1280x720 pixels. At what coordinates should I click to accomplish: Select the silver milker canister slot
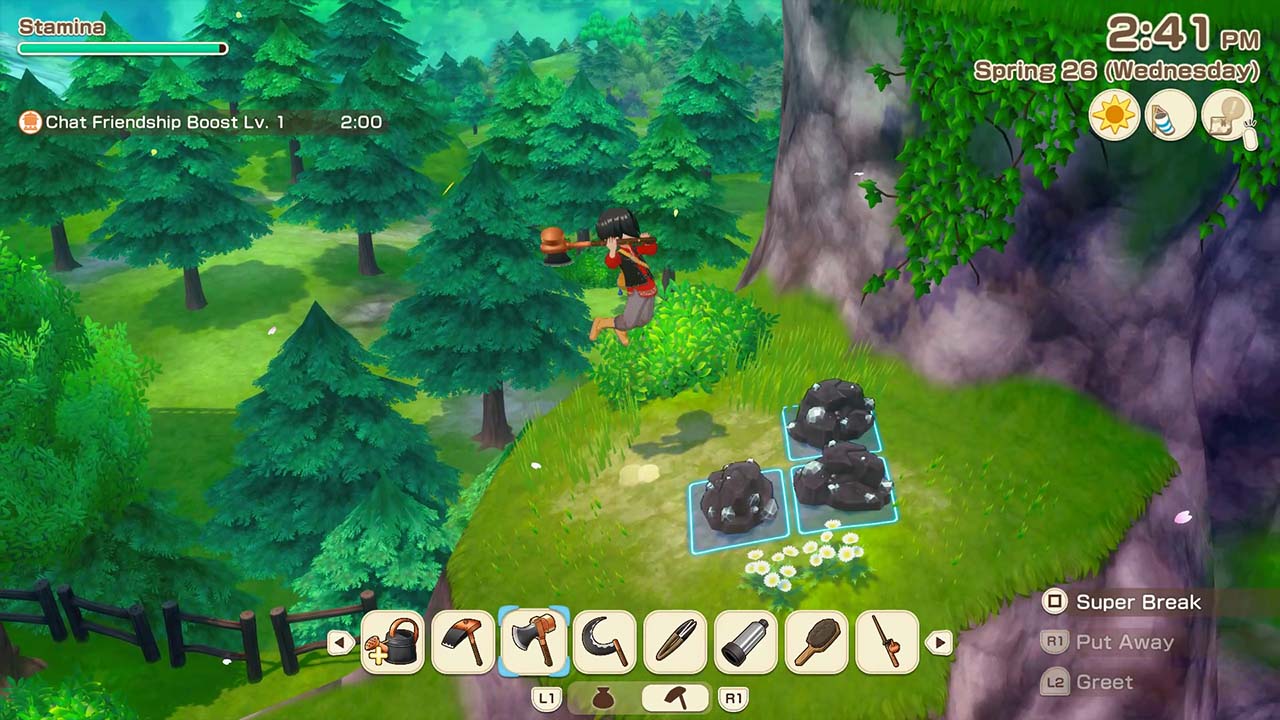pos(747,641)
